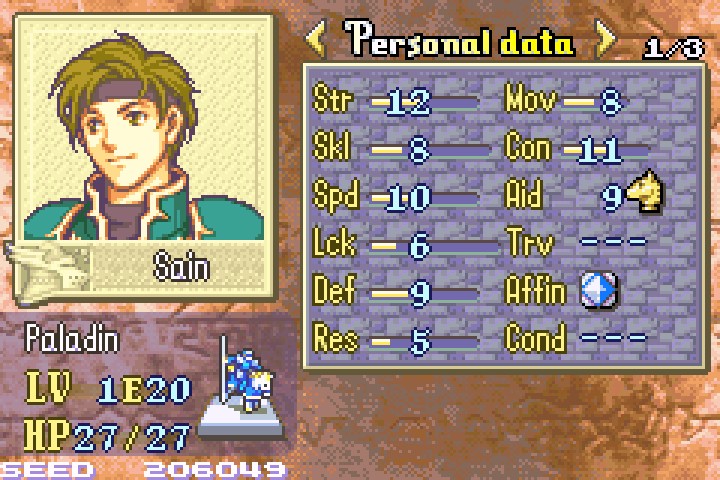The image size is (720, 480).
Task: Select the Personal data page header
Action: coord(461,42)
